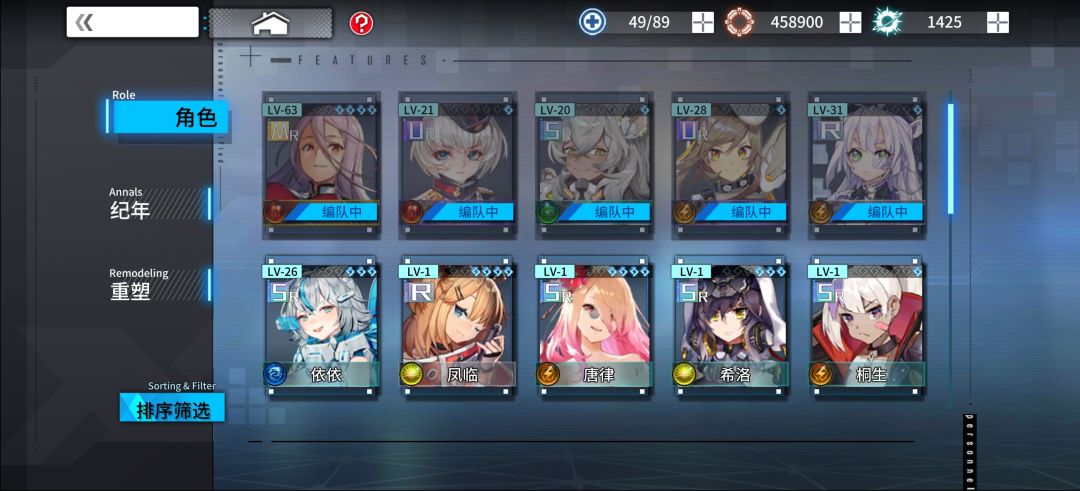
Task: Open 排序筛选 Sorting & Filter
Action: [172, 407]
